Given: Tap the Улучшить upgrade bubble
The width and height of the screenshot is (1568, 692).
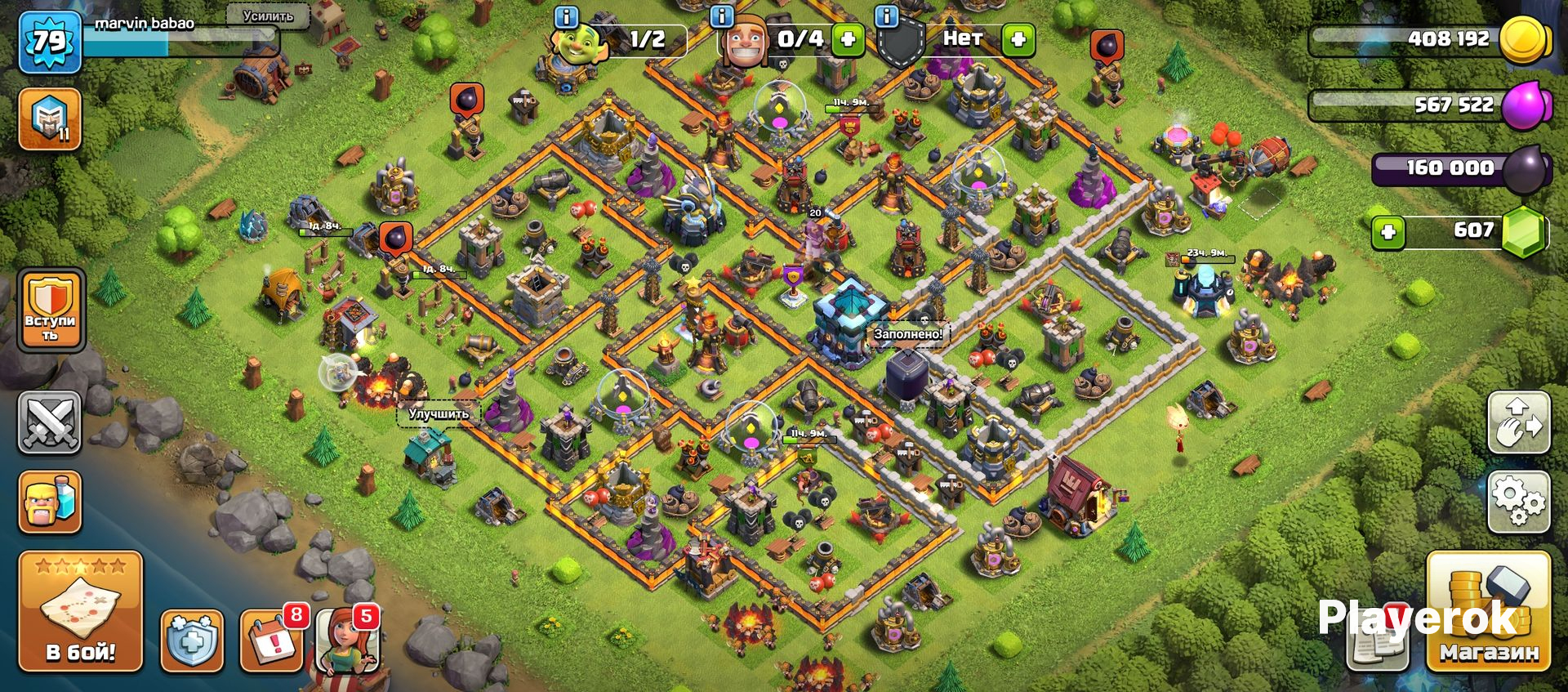Looking at the screenshot, I should (x=439, y=414).
